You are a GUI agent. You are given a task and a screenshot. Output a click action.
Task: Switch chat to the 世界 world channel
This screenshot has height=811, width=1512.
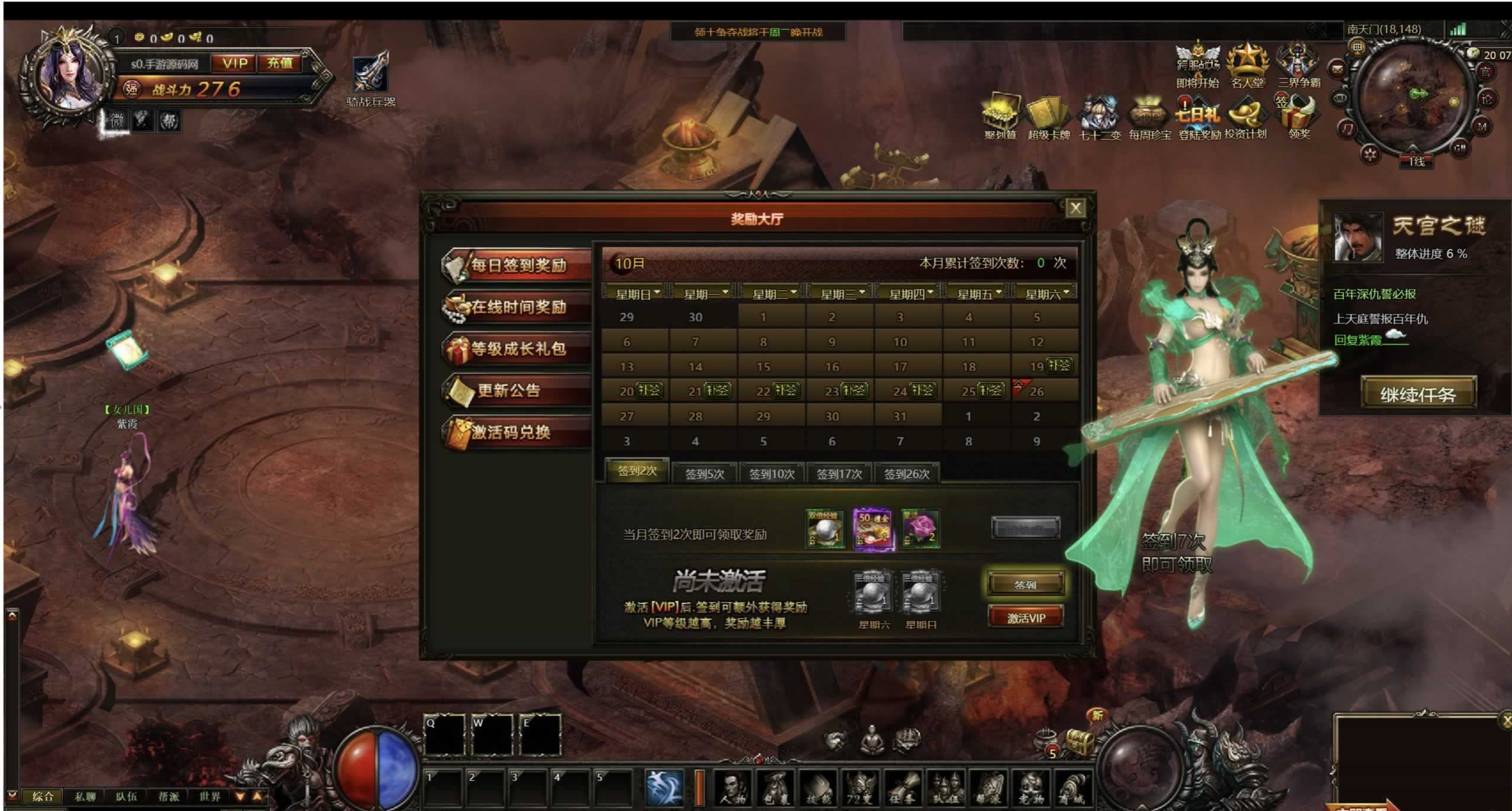210,796
